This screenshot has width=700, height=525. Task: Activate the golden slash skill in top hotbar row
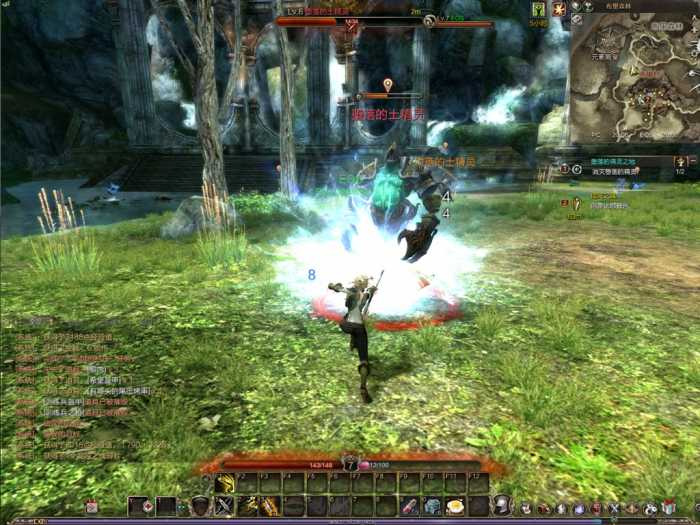tap(224, 485)
